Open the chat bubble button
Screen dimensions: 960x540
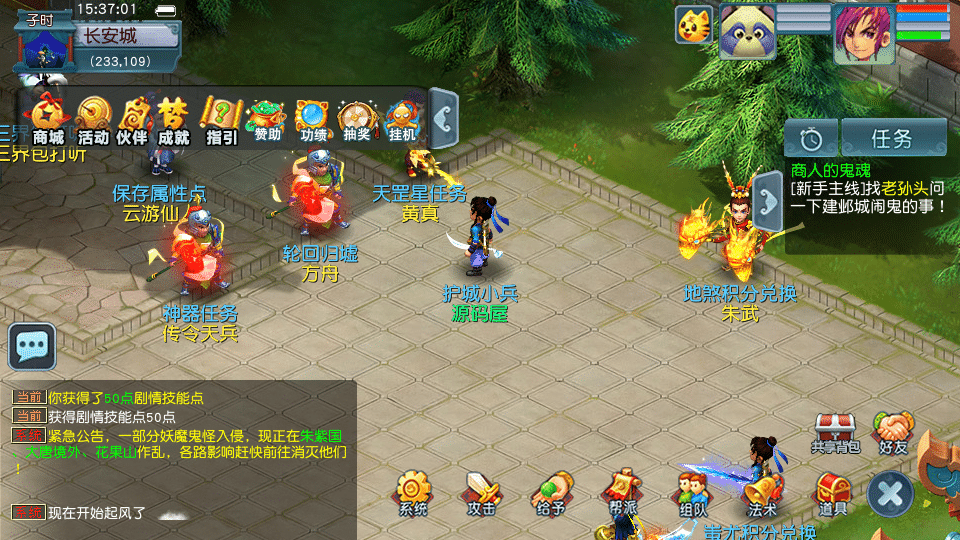click(32, 346)
